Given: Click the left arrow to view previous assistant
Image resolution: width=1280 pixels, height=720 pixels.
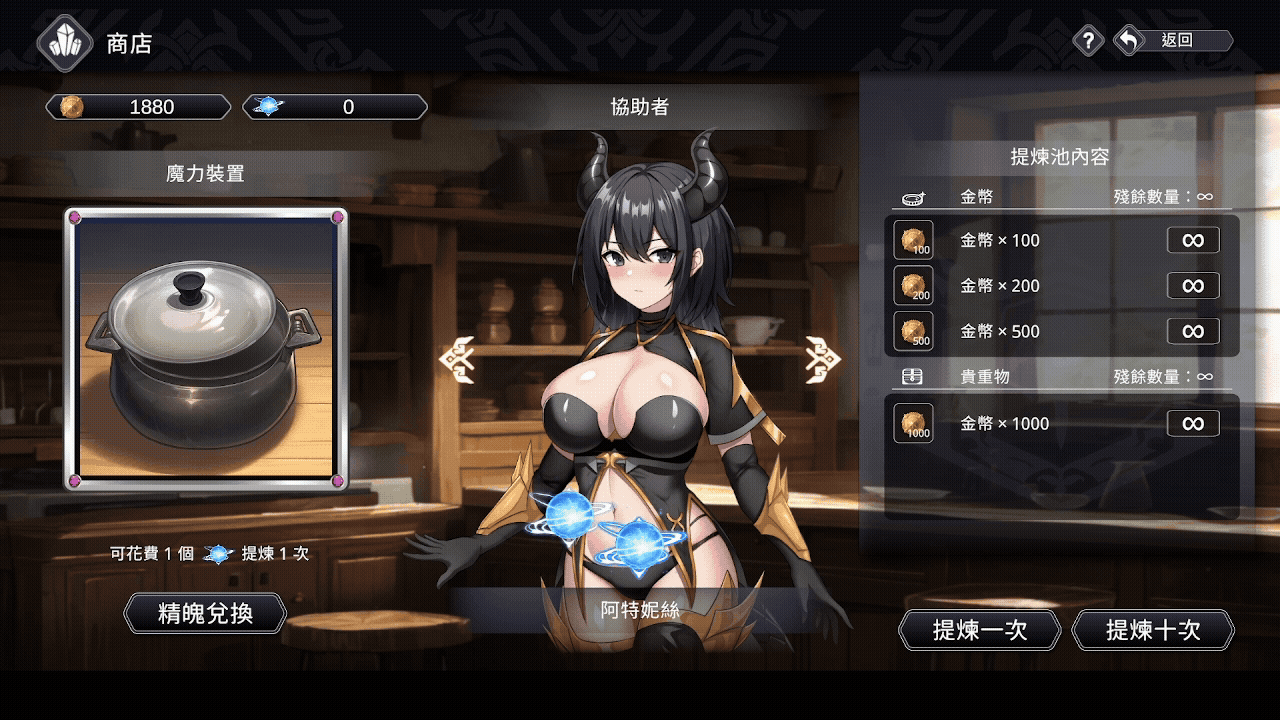Looking at the screenshot, I should [x=459, y=357].
